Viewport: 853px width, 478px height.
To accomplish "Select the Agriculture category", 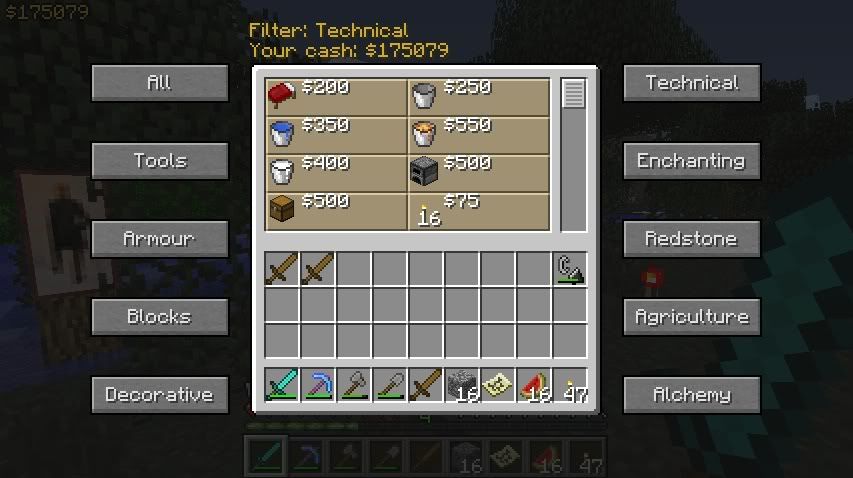I will click(x=692, y=317).
